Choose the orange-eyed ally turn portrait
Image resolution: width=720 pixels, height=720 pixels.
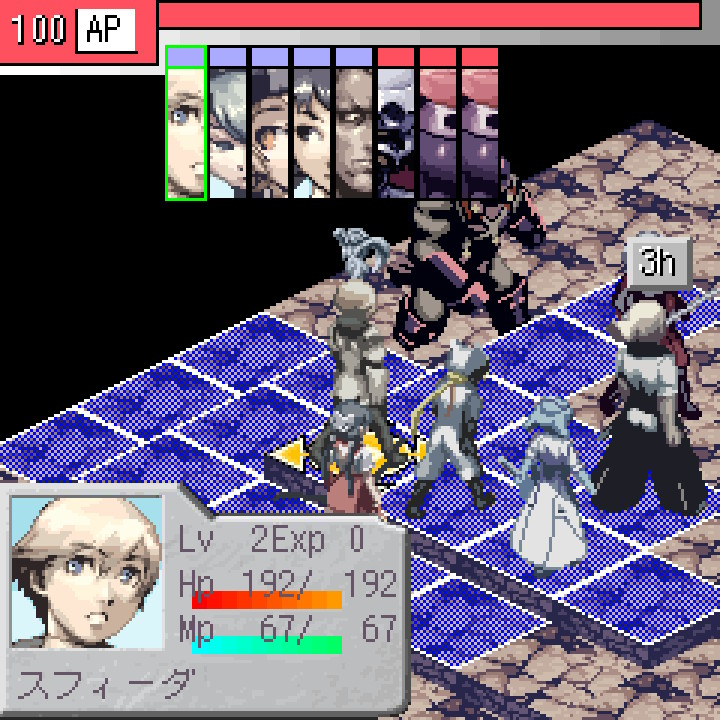pyautogui.click(x=270, y=124)
